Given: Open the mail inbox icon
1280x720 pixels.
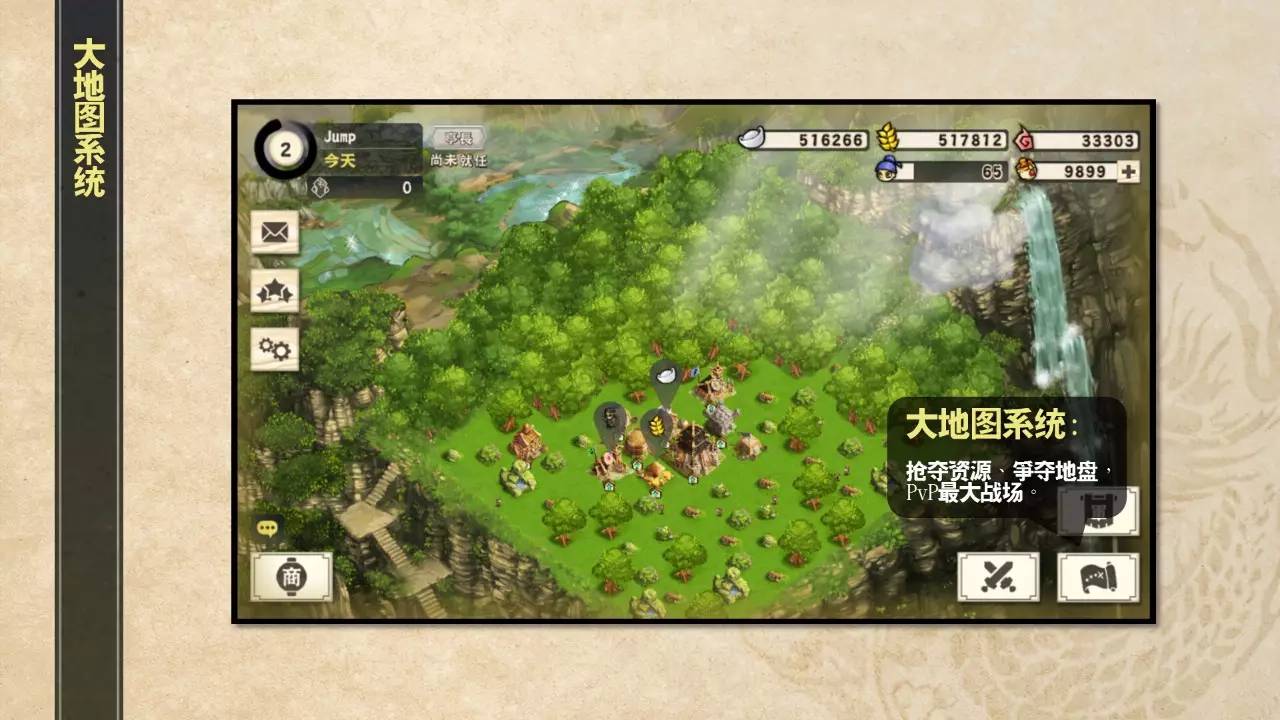Looking at the screenshot, I should pyautogui.click(x=273, y=232).
